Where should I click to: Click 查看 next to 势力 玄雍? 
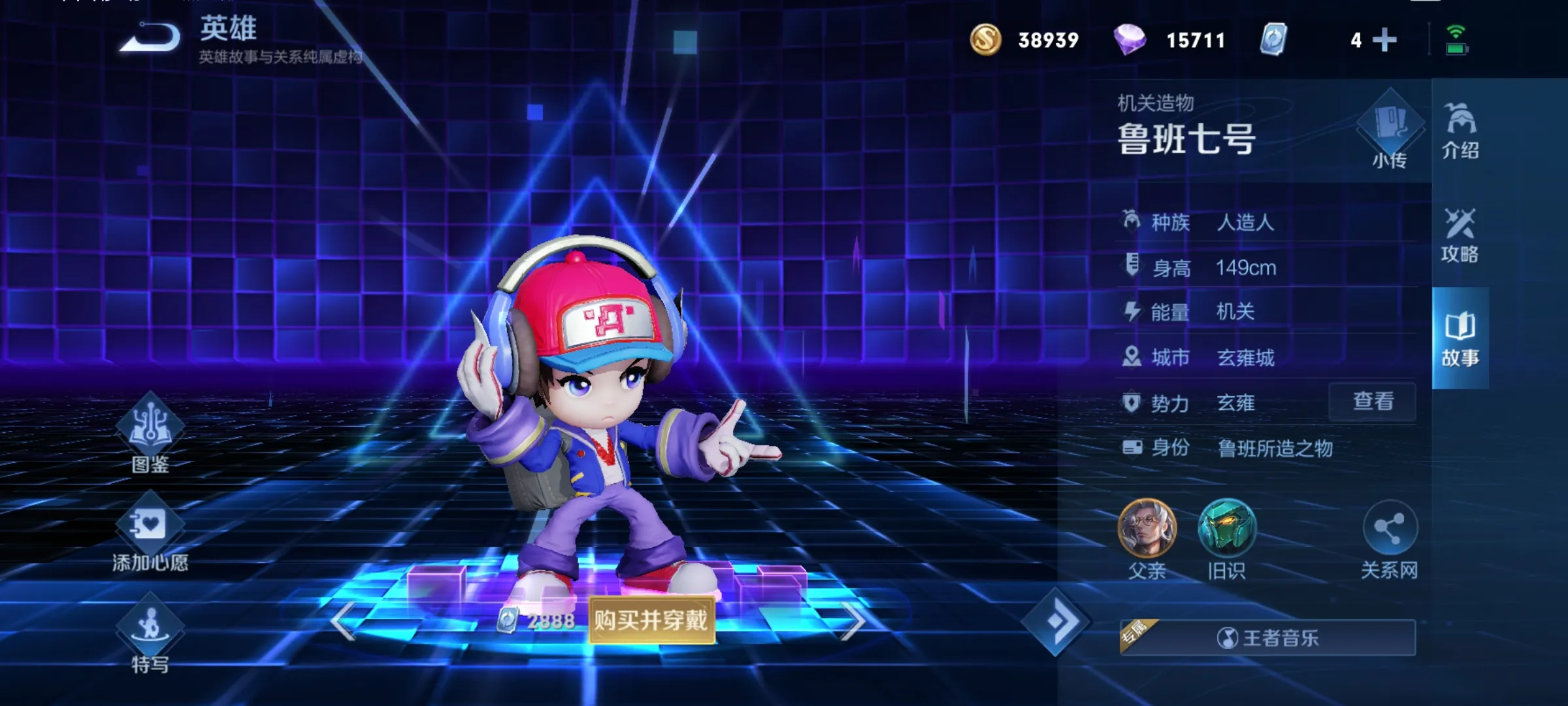click(x=1373, y=401)
